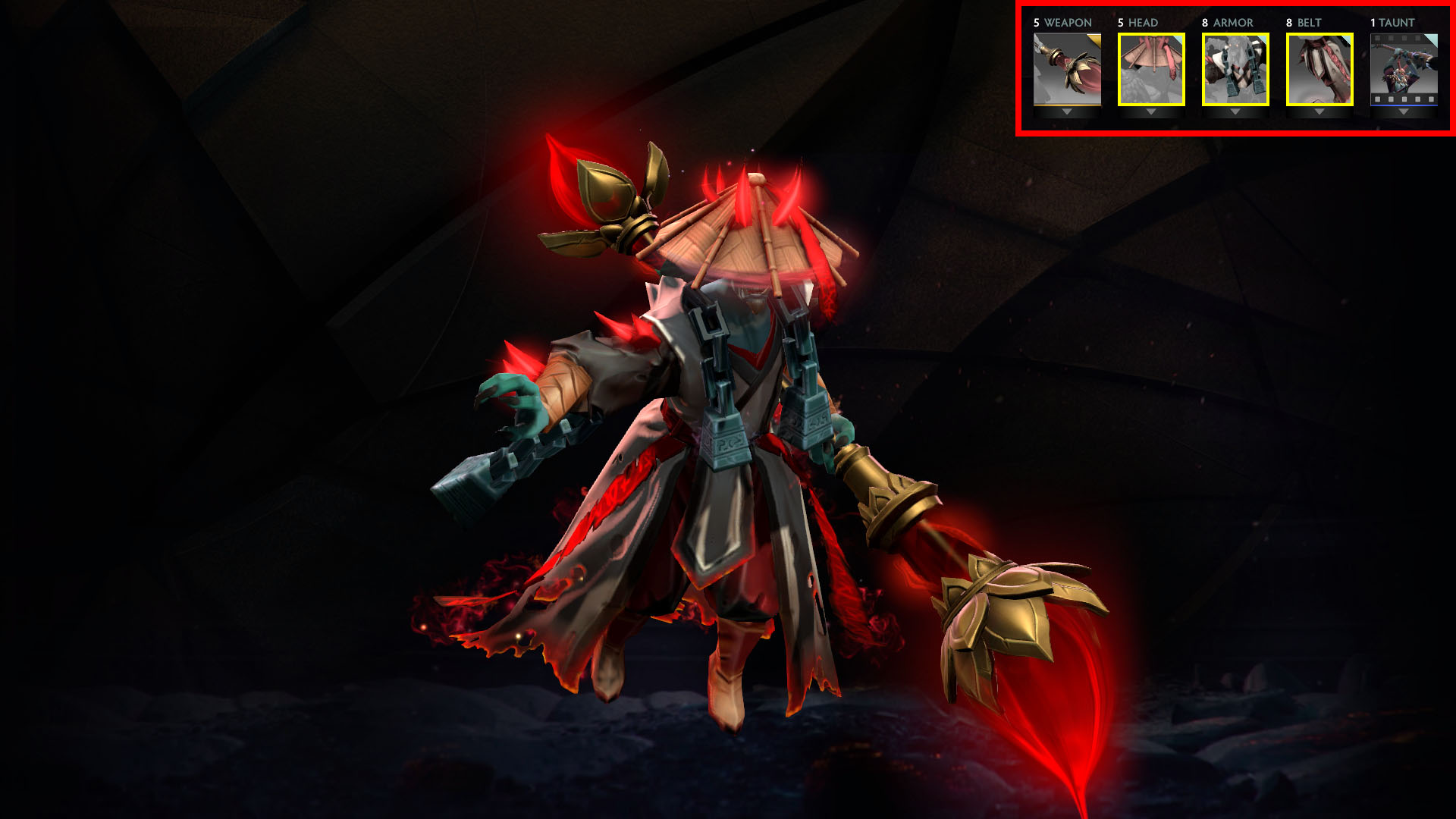Expand the dropdown arrow under Belt
Screen dimensions: 1456x819
point(1319,112)
